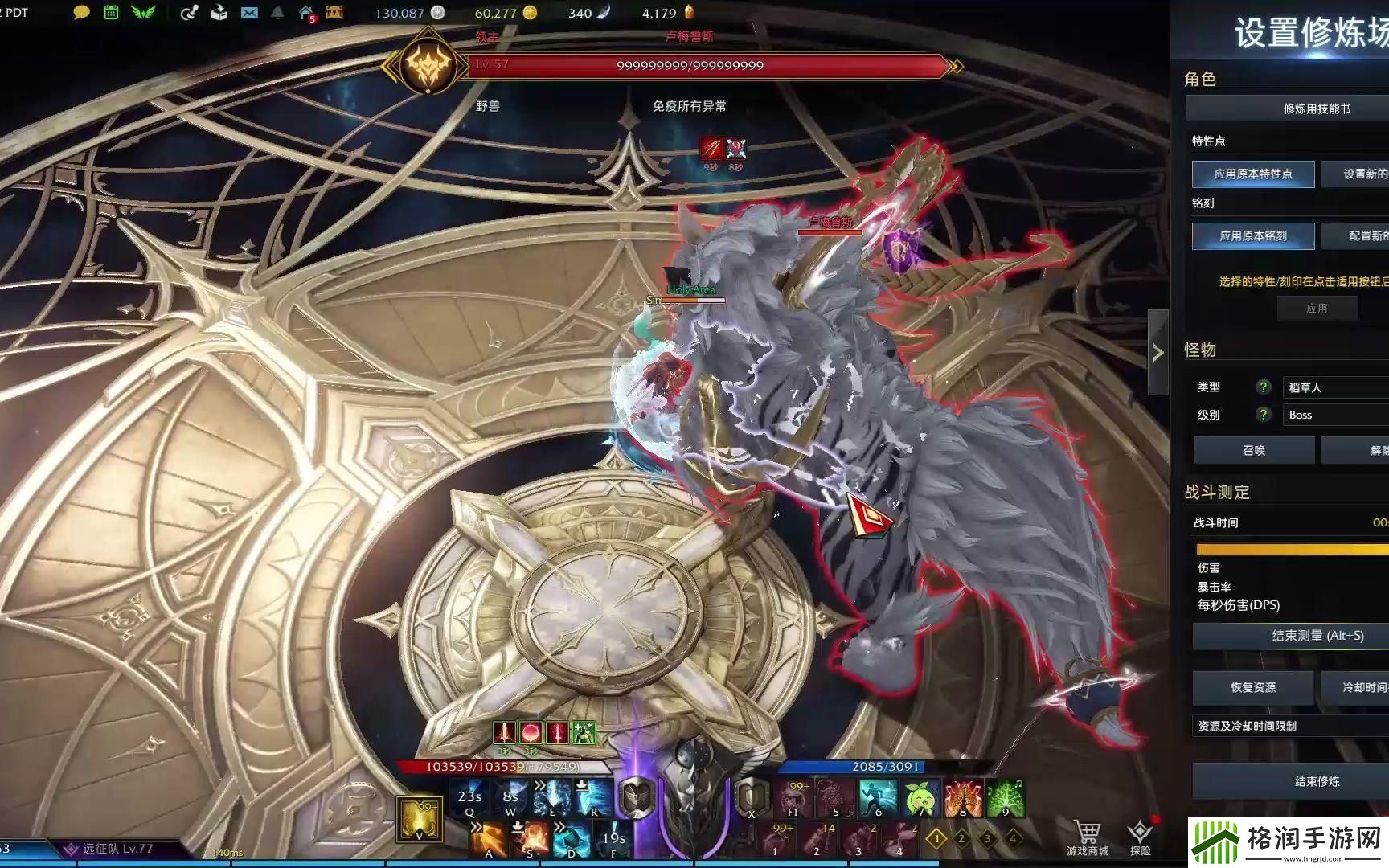This screenshot has height=868, width=1389.
Task: End training with 结束修炼 button
Action: pos(1316,781)
